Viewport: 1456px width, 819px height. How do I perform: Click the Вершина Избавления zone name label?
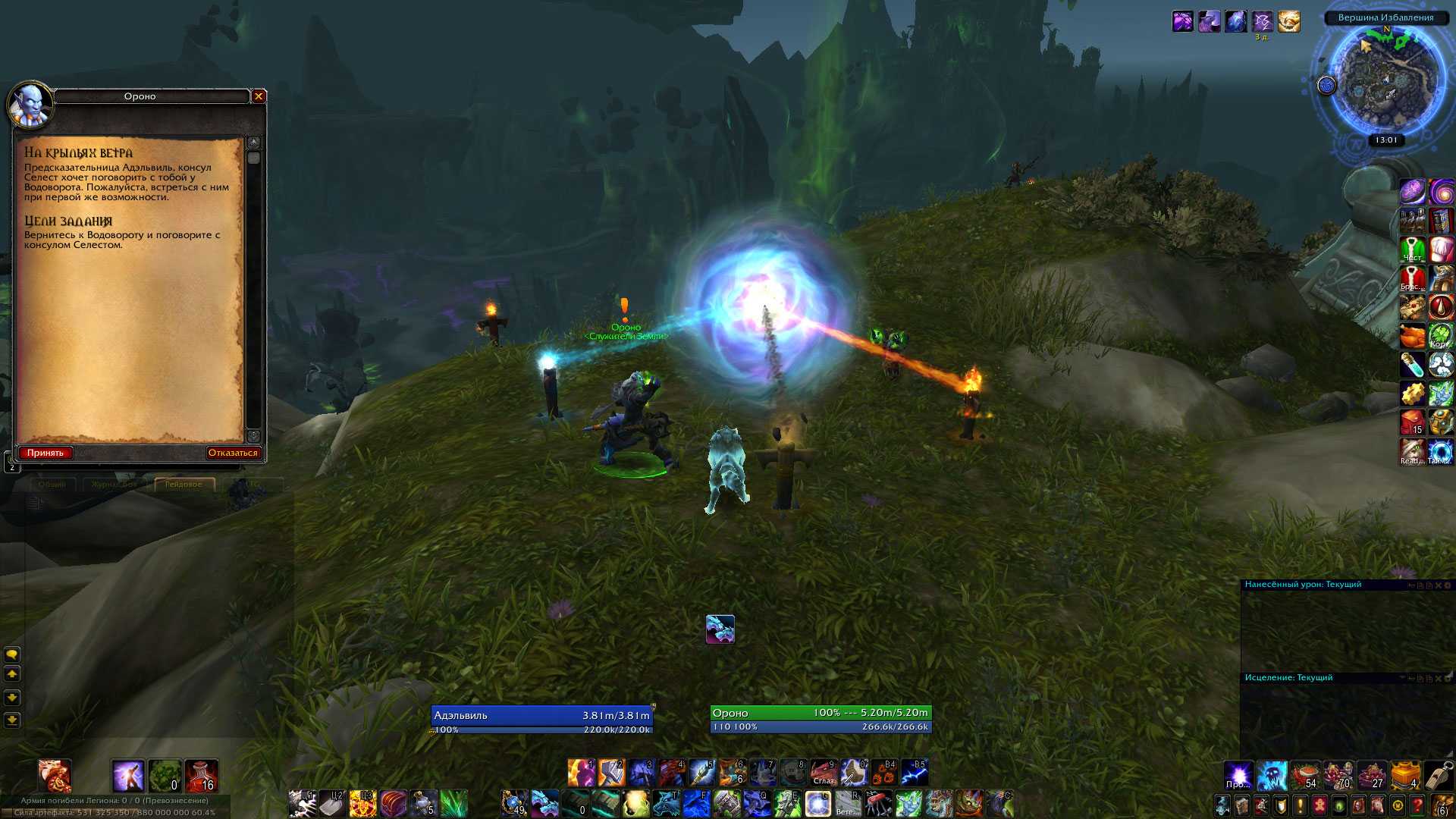click(1385, 17)
